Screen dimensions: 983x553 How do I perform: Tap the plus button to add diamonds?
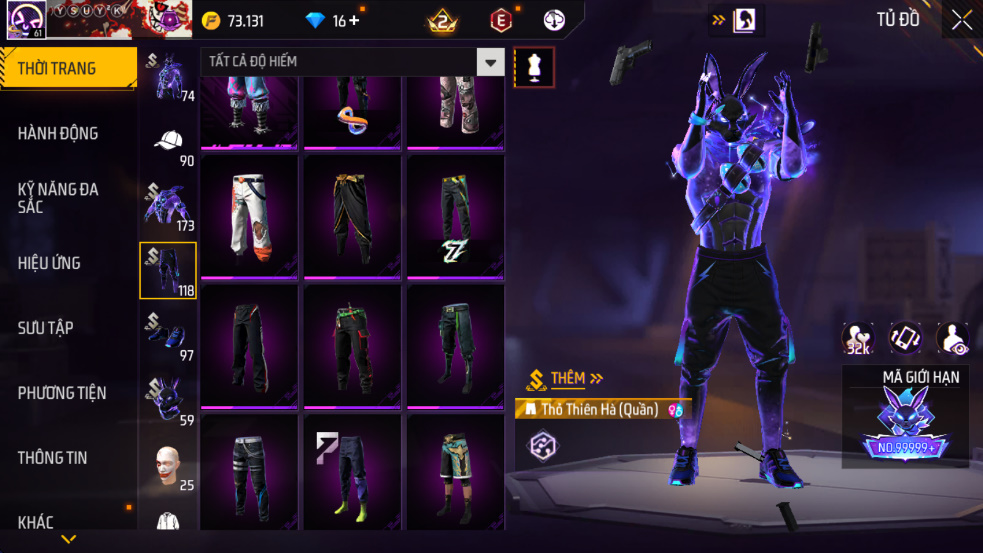(x=354, y=21)
